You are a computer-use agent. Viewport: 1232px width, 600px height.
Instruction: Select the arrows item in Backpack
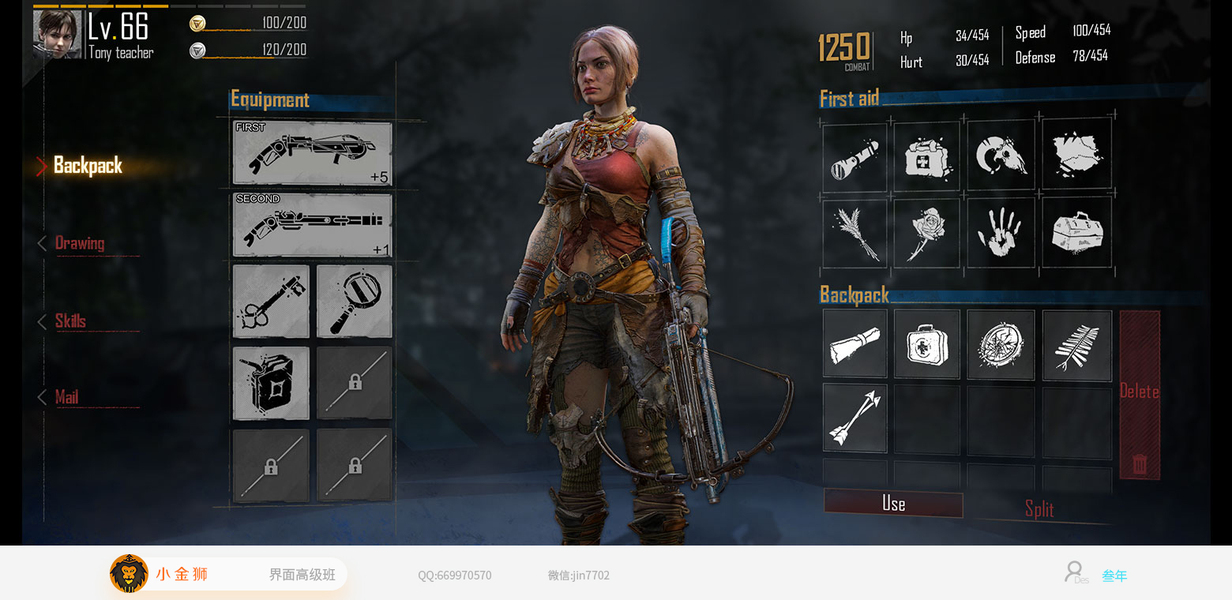[x=855, y=418]
